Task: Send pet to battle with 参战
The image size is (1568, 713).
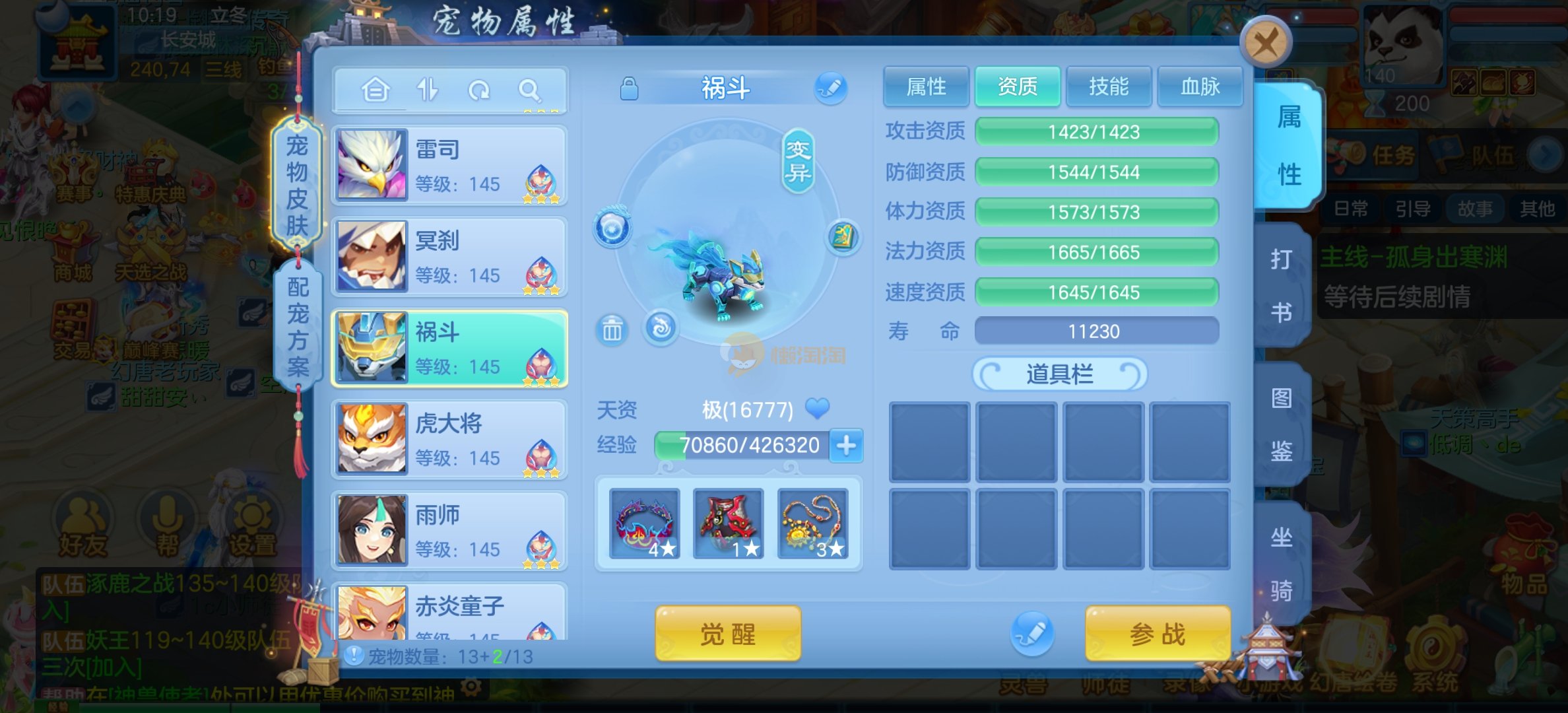Action: [x=1158, y=634]
